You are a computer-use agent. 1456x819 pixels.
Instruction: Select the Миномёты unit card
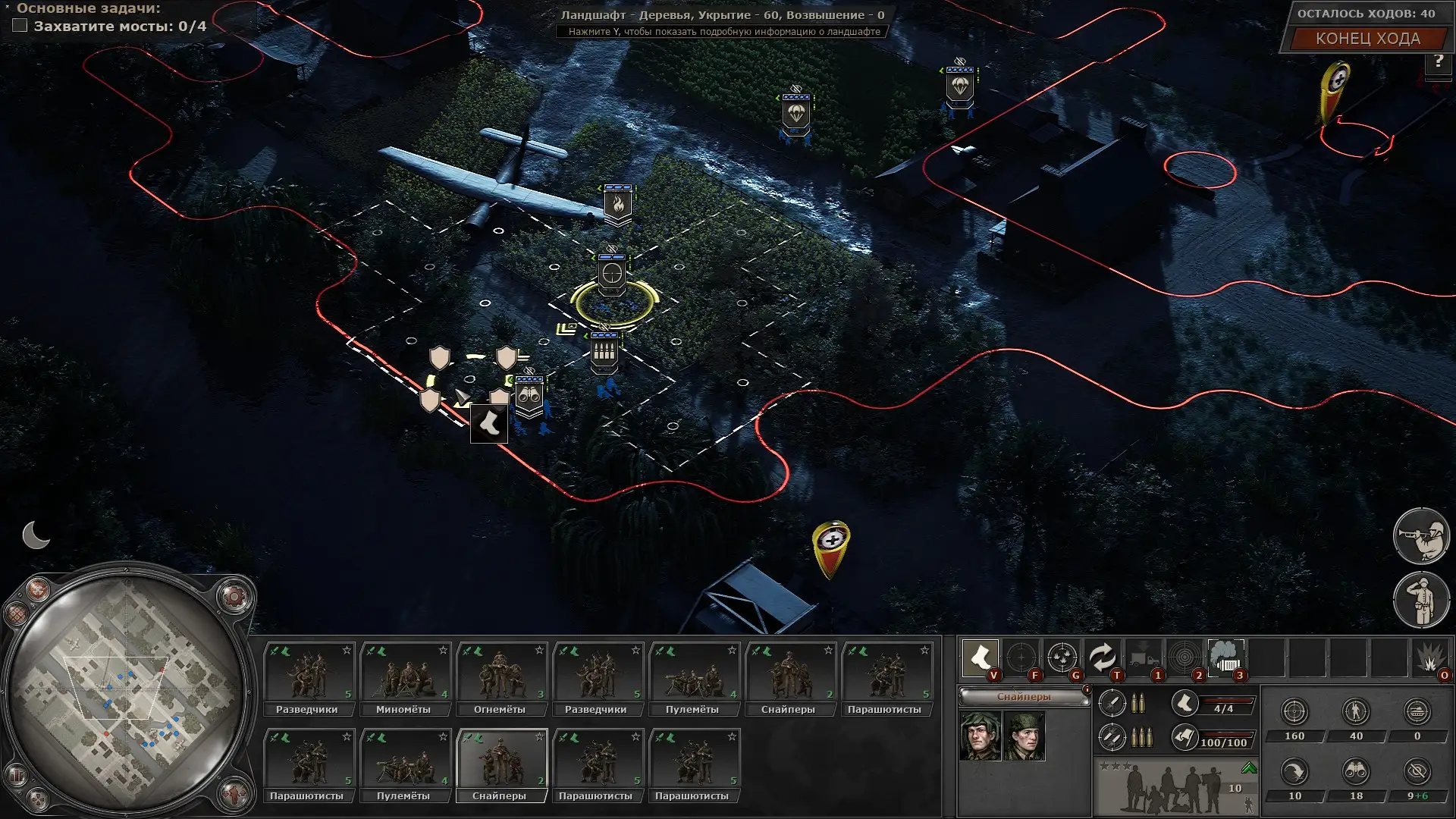[405, 679]
